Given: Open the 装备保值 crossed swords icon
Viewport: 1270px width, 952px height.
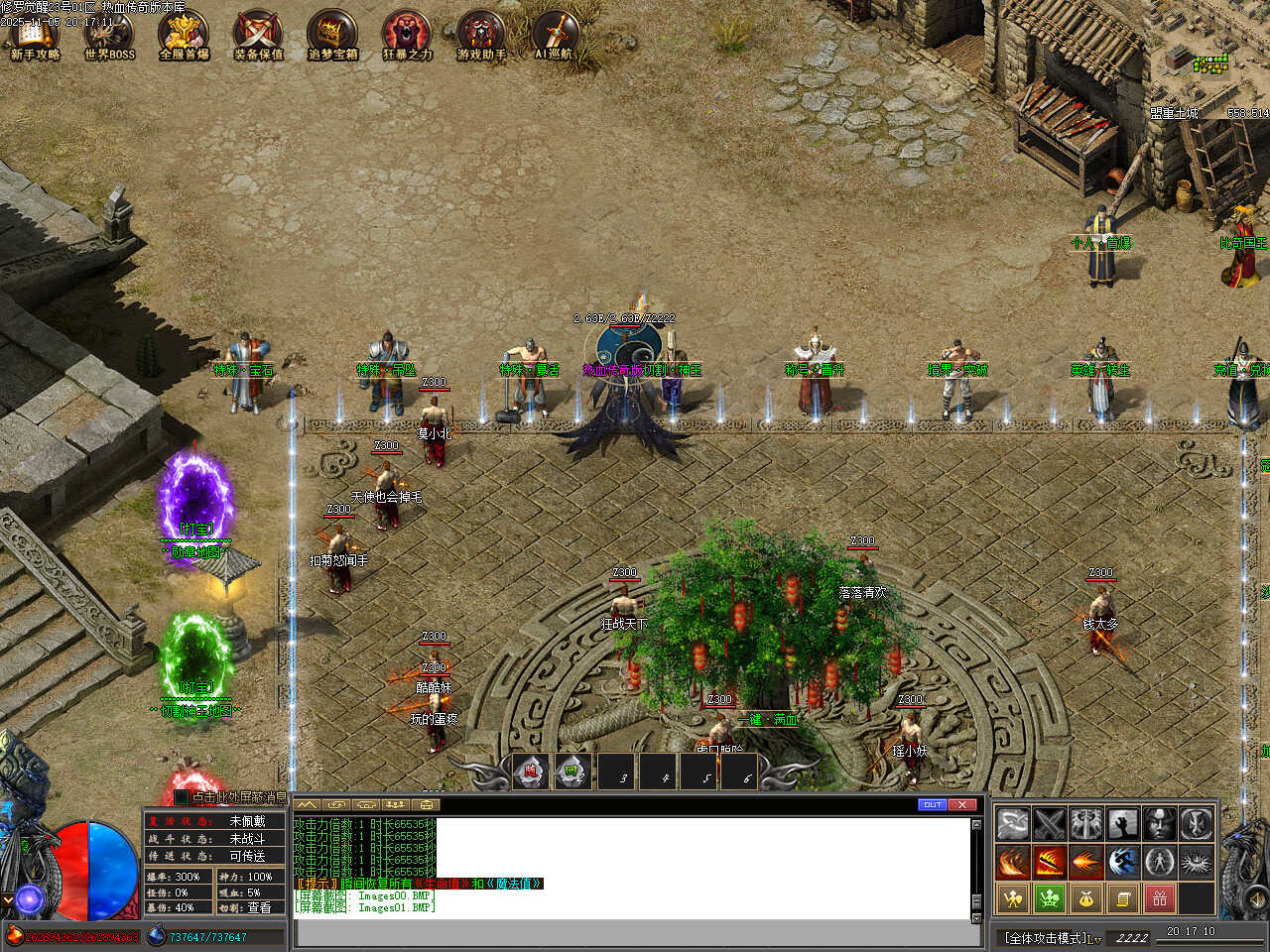Looking at the screenshot, I should pyautogui.click(x=258, y=35).
